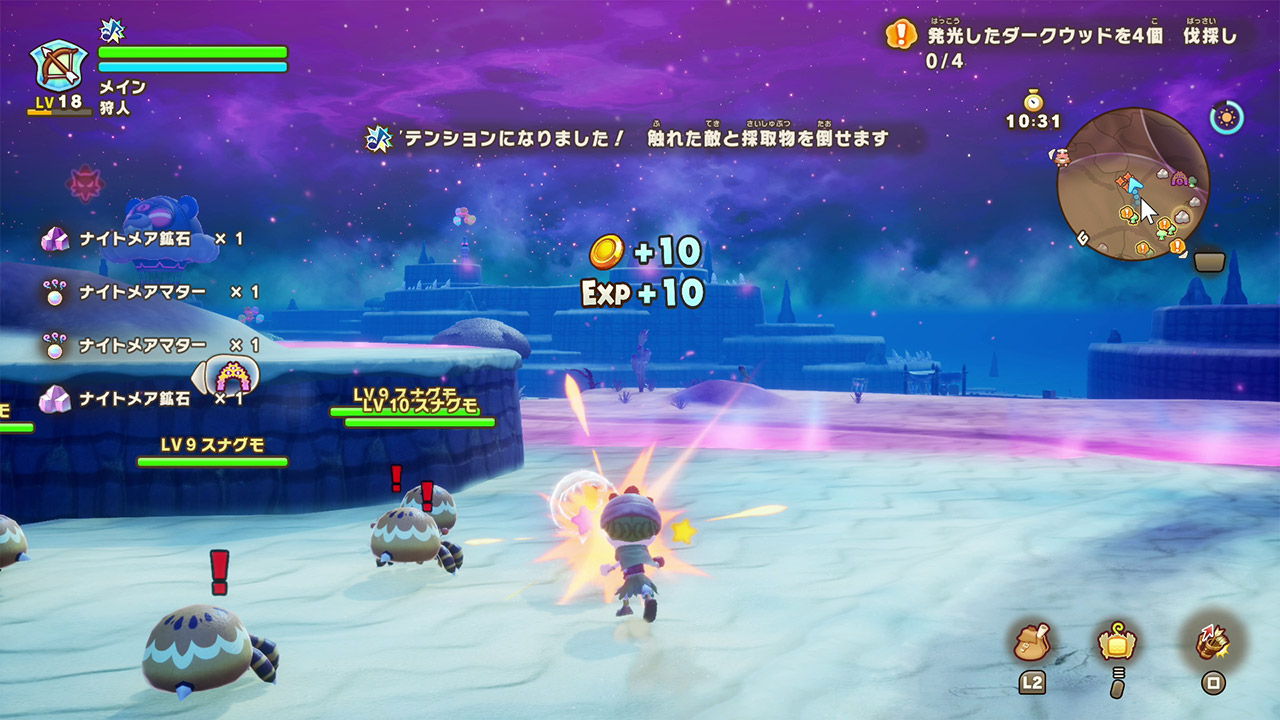This screenshot has width=1280, height=720.
Task: Open the item pouch bag icon
Action: coord(1031,642)
